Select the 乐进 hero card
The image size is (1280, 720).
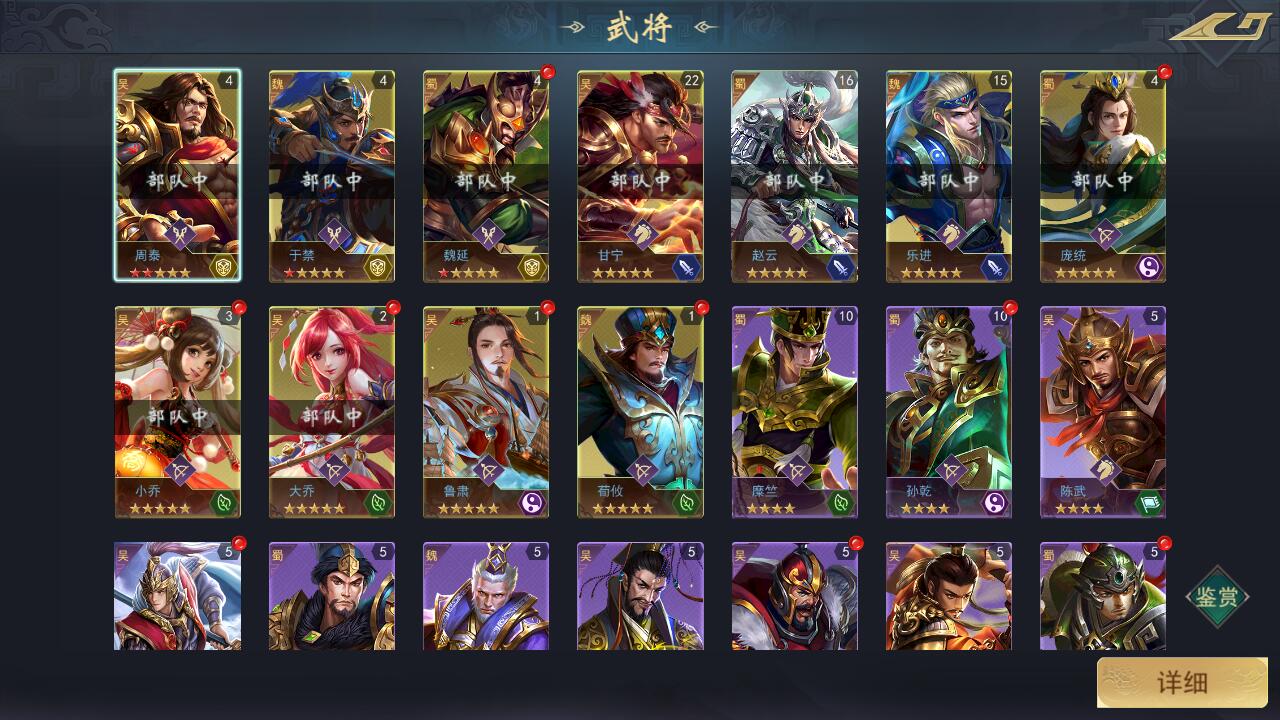pyautogui.click(x=948, y=175)
